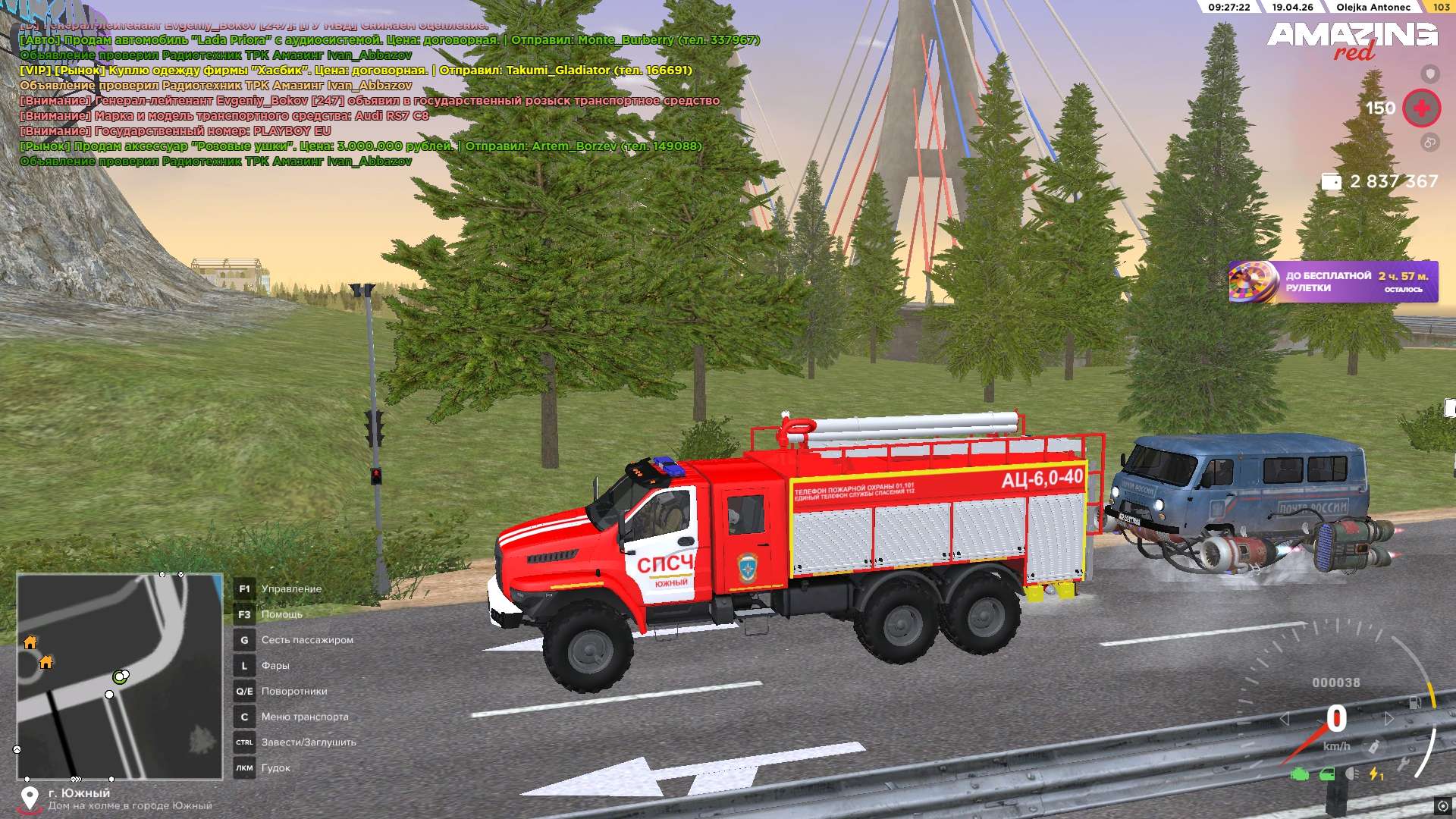This screenshot has height=819, width=1456.
Task: Click the hunger icon below health
Action: [x=1429, y=142]
